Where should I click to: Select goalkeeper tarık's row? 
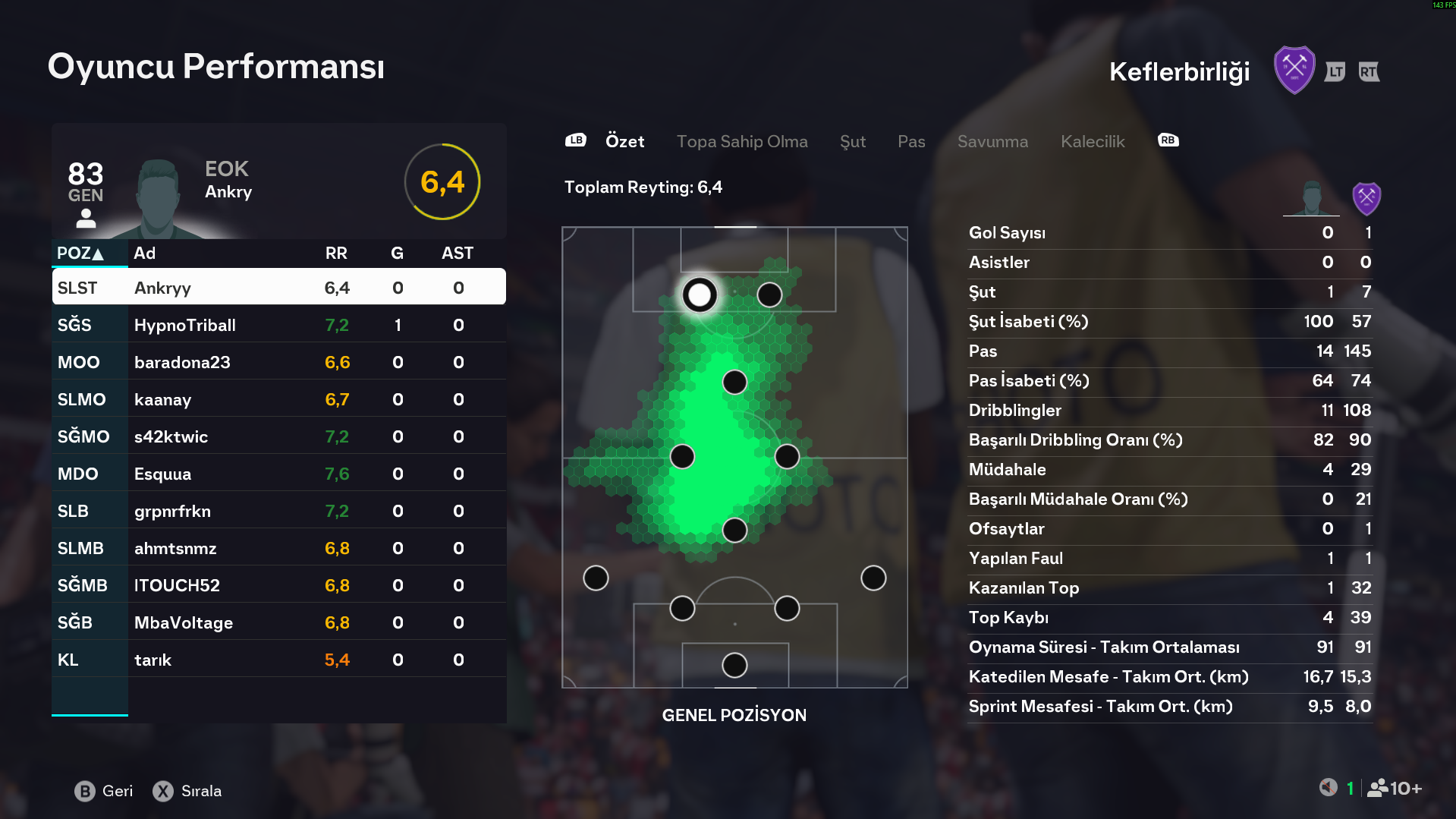278,660
